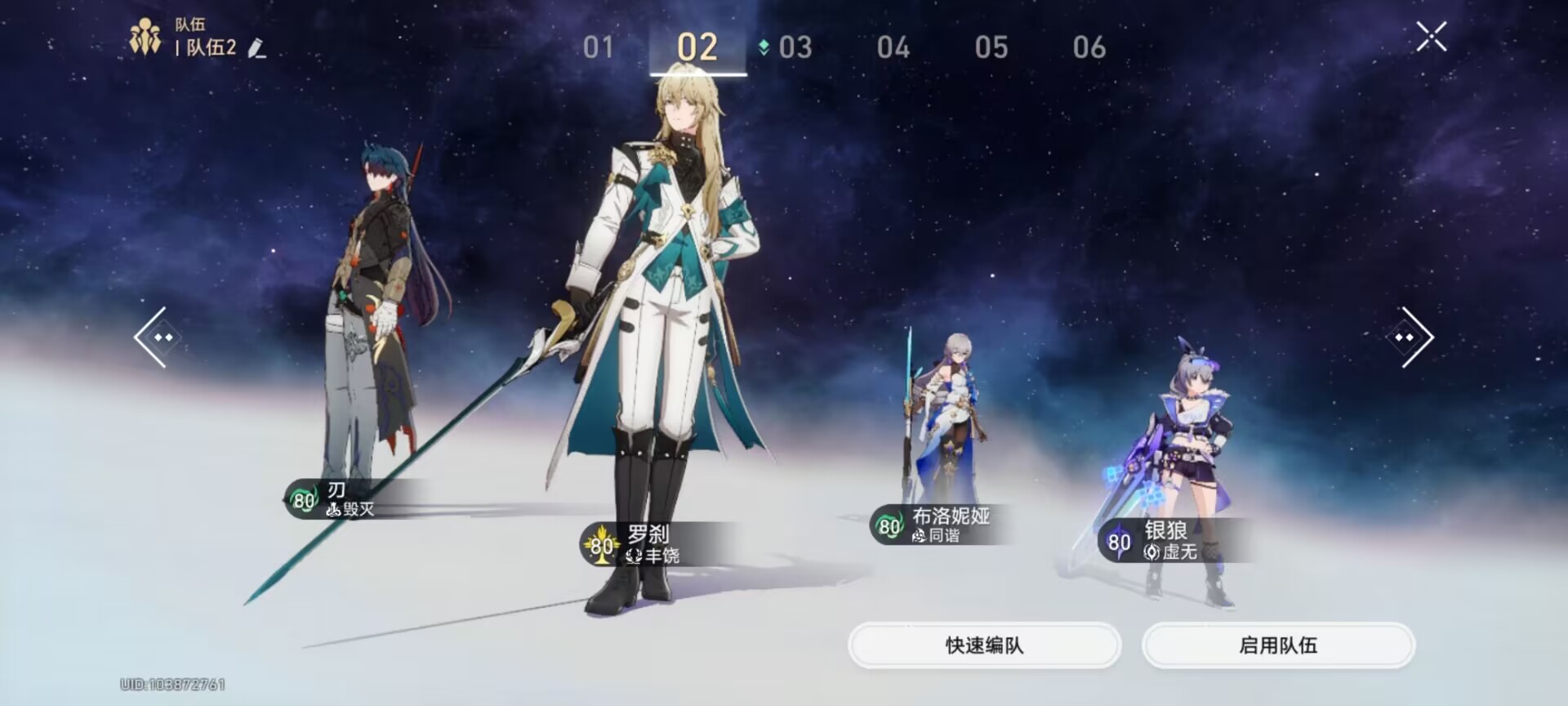Click the right arrow to view next team

pos(1410,337)
